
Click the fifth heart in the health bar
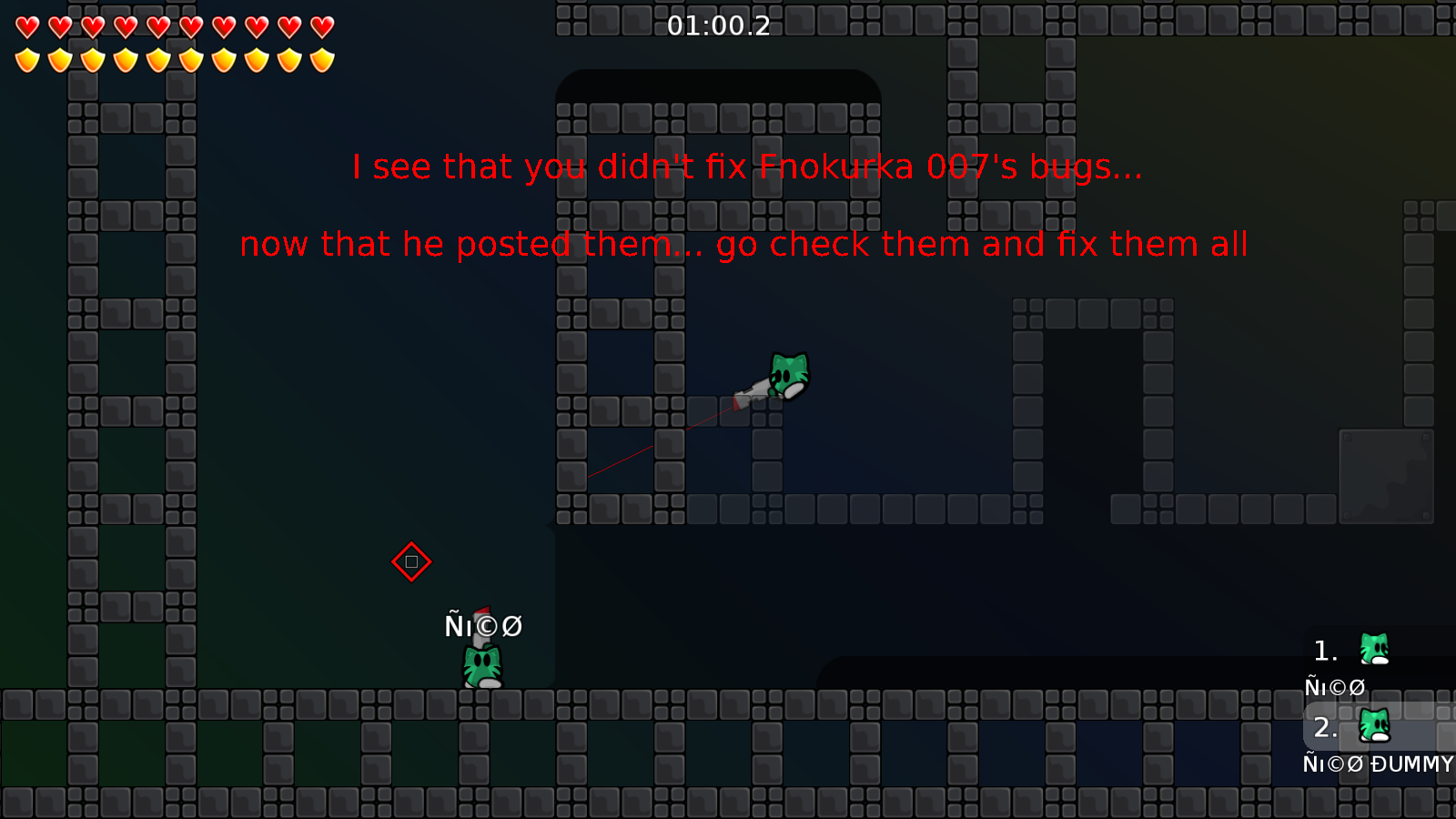point(157,27)
